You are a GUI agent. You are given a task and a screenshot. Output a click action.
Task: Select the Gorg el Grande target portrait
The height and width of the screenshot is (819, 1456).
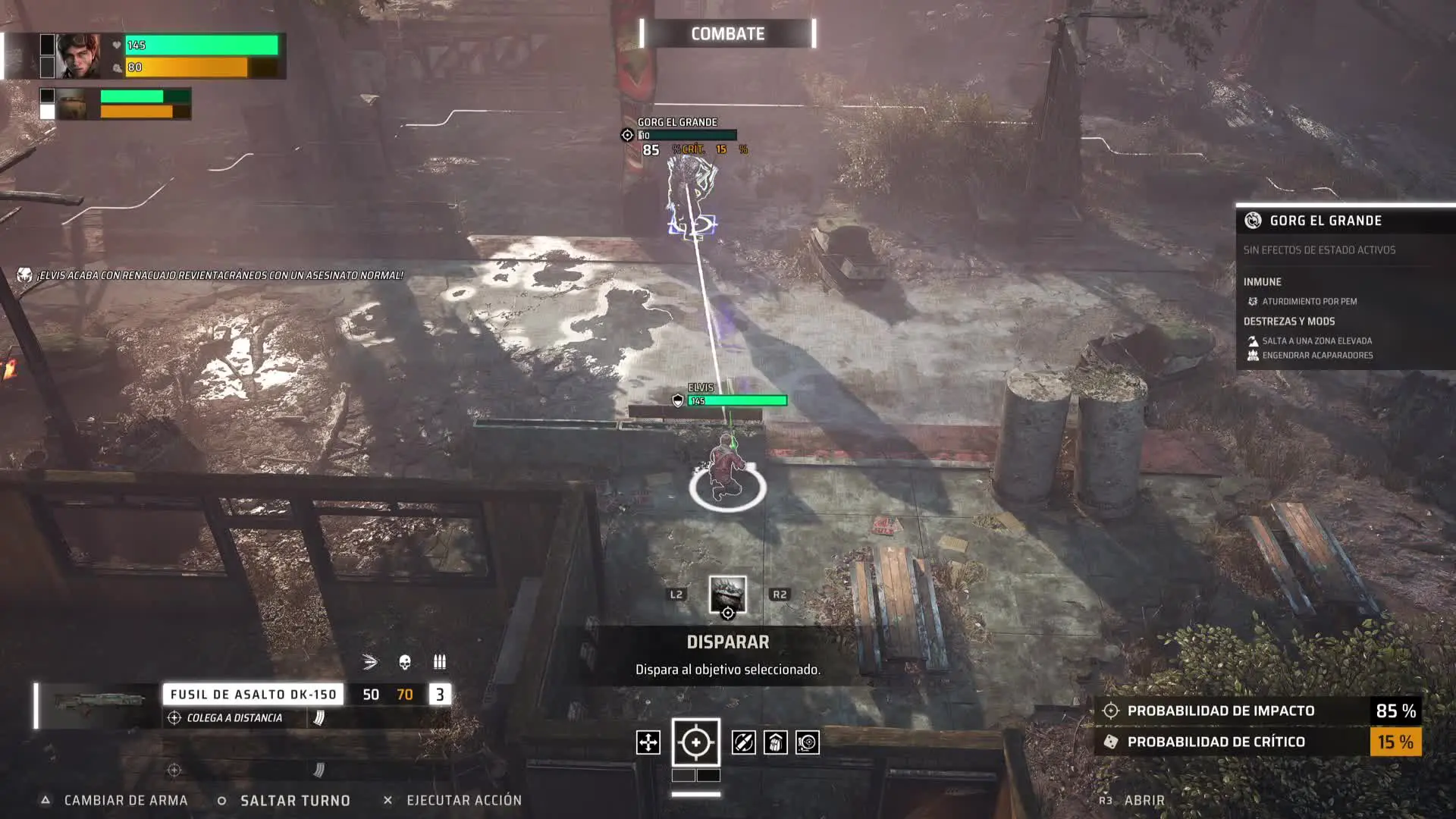click(727, 595)
